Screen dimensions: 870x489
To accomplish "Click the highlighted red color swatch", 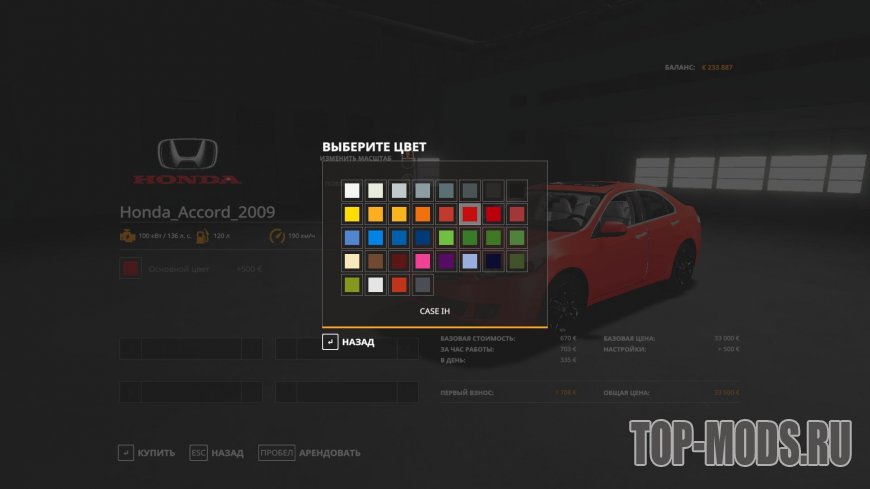I will click(469, 214).
